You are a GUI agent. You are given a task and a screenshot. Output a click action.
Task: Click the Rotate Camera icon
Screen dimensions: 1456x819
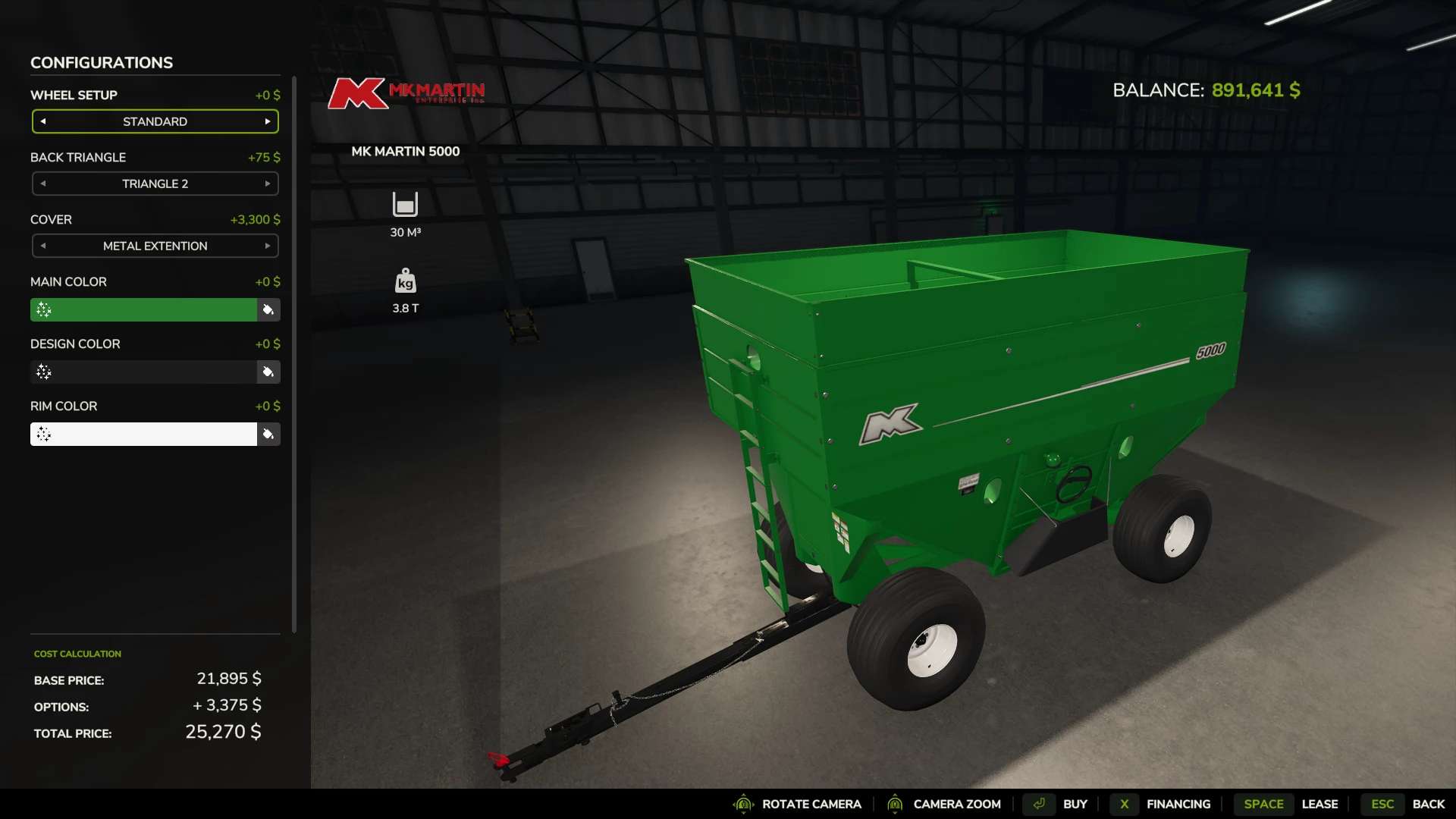[744, 804]
